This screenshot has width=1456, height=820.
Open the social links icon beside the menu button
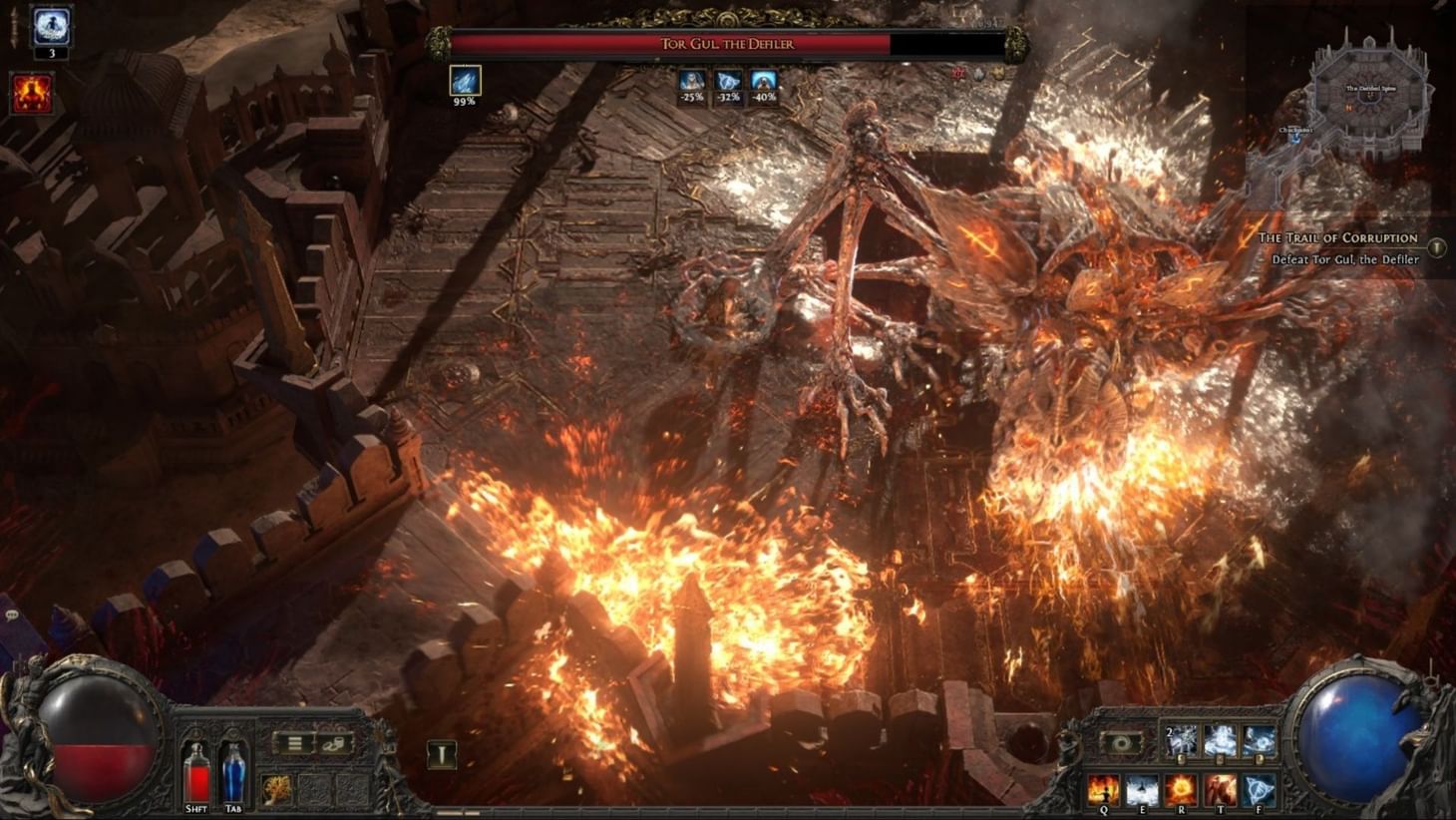tap(335, 744)
